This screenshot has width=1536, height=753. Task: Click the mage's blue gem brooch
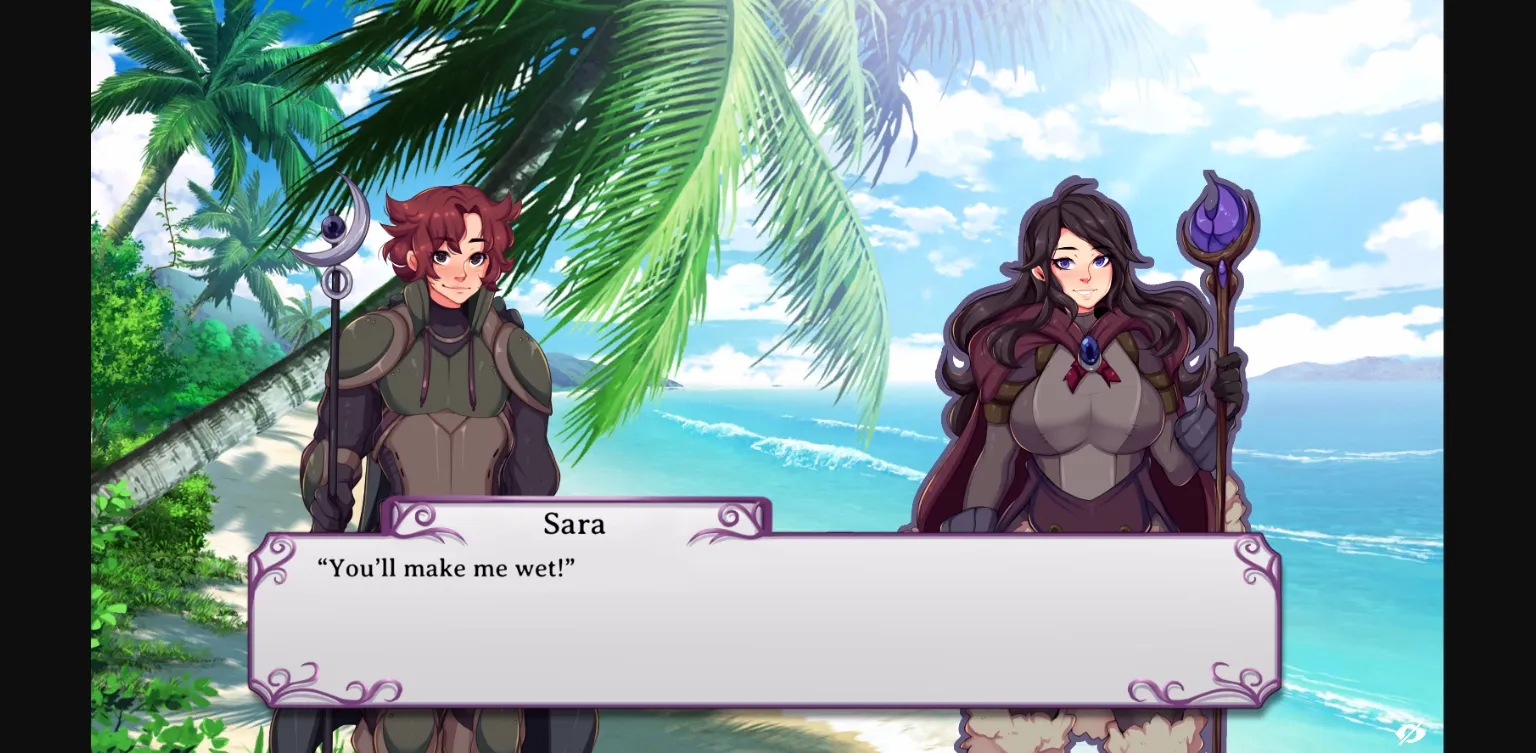click(x=1090, y=350)
